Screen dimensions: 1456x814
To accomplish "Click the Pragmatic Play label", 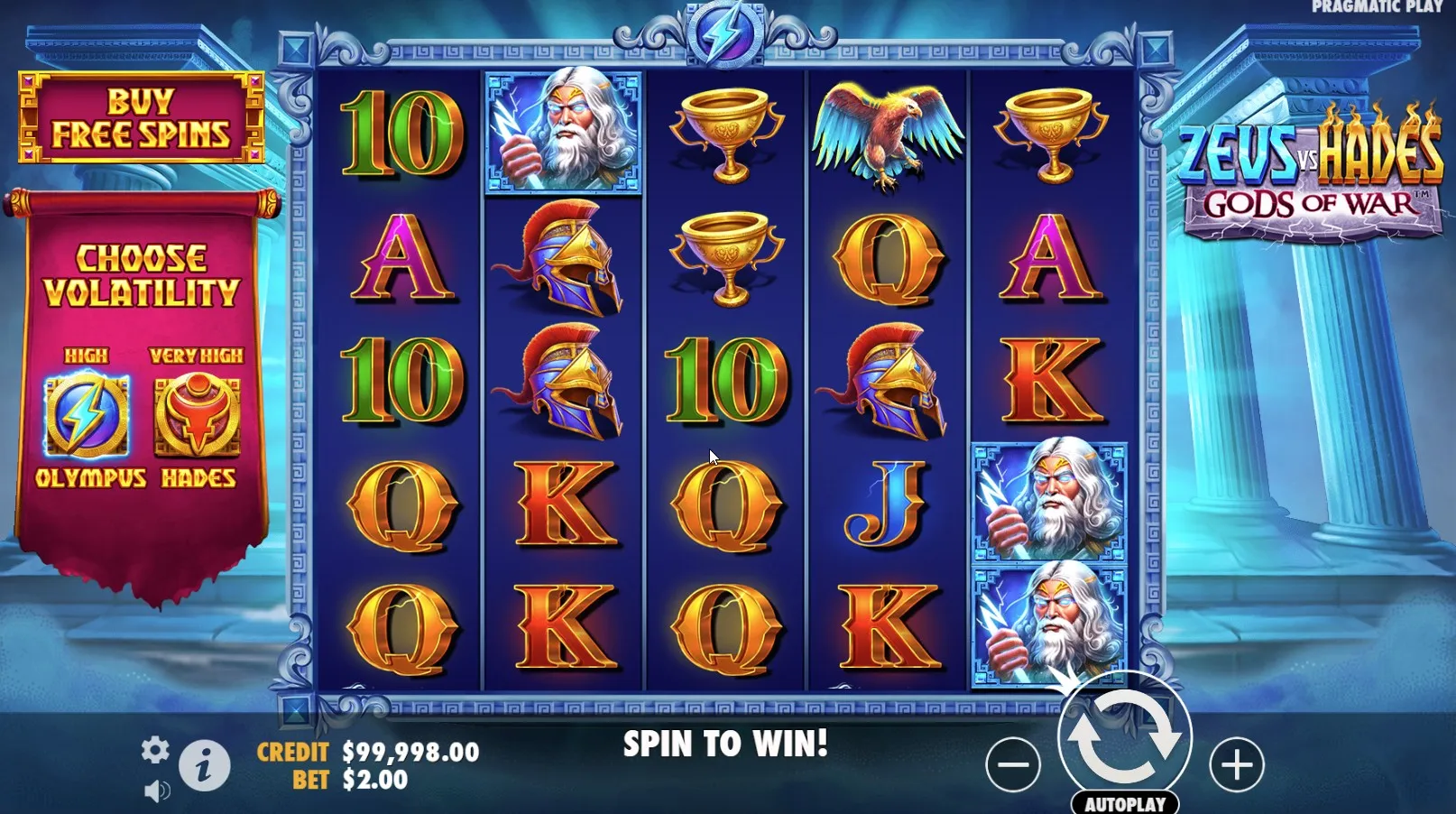I will tap(1380, 8).
